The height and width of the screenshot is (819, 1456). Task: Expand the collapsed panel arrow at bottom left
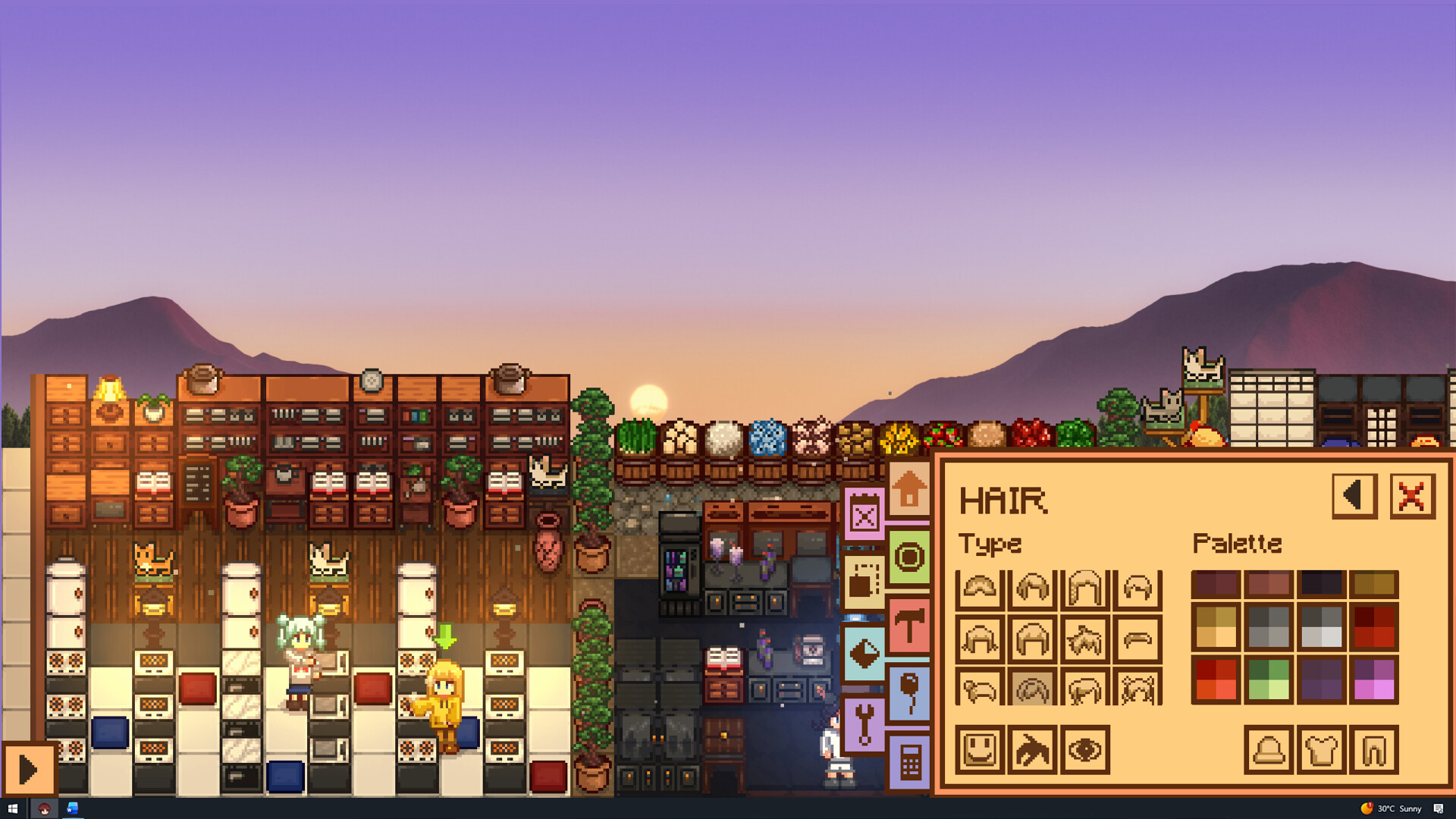29,768
